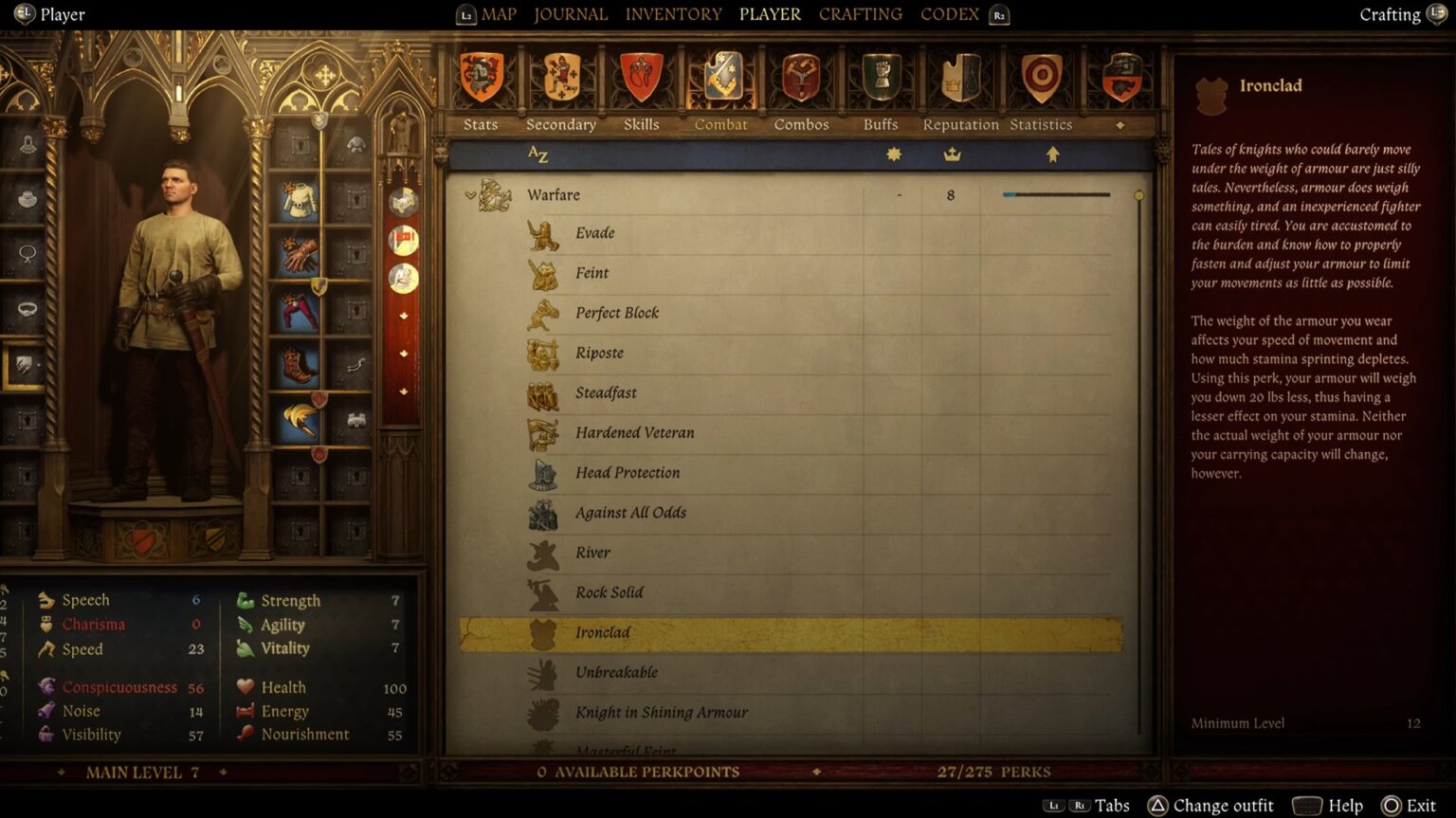1456x818 pixels.
Task: Click the Riposte perk icon
Action: [x=541, y=352]
